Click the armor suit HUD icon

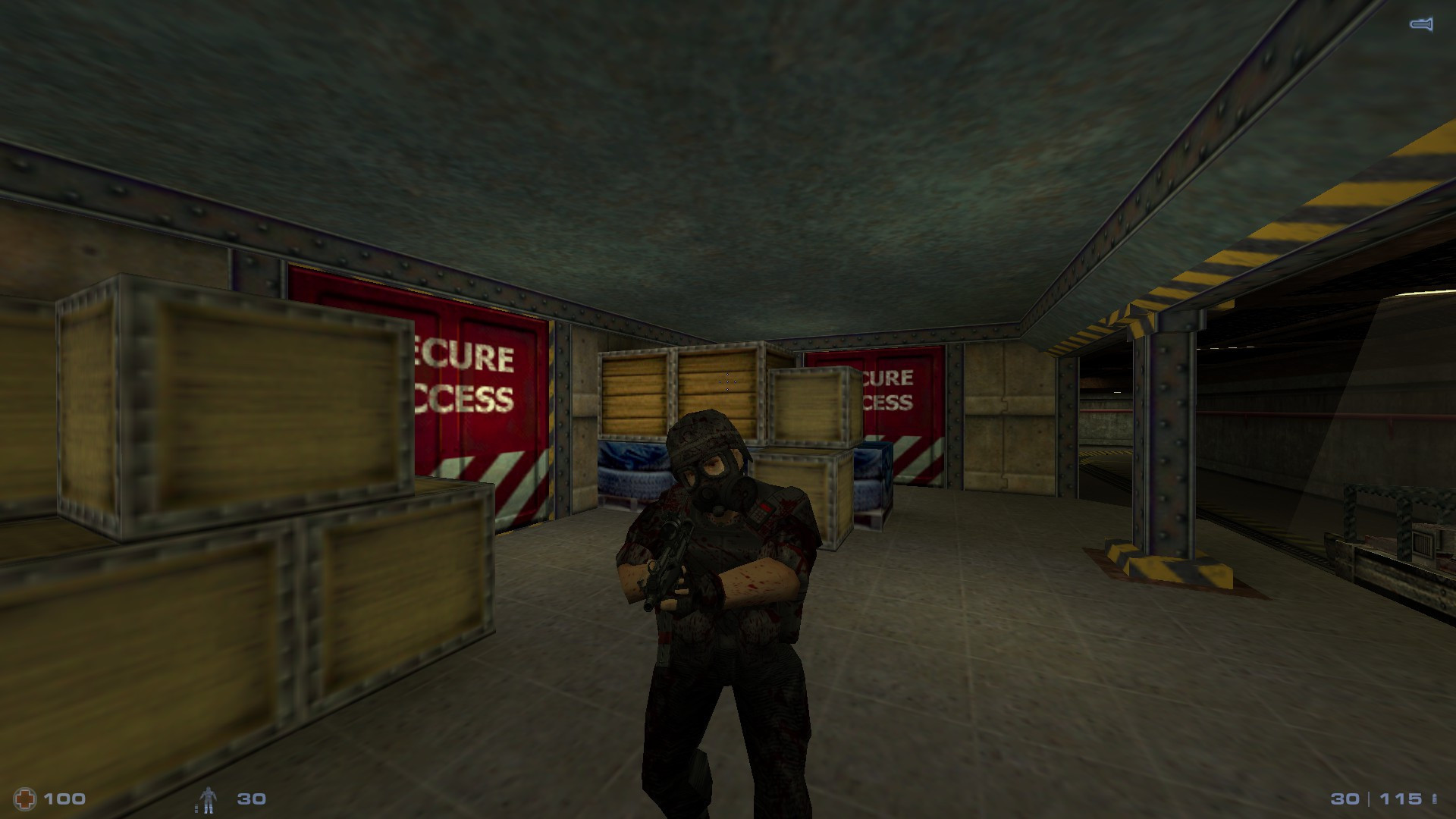point(209,798)
